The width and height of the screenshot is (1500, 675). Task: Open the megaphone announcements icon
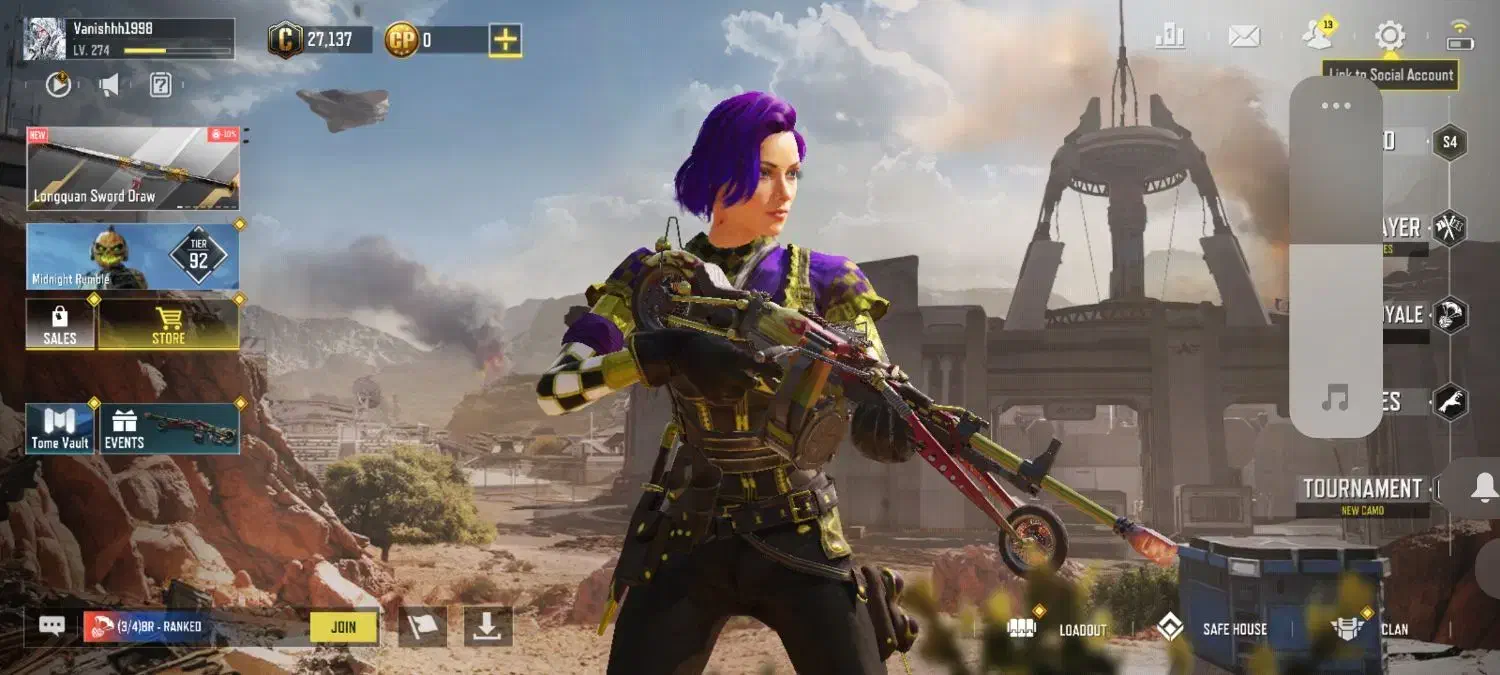[109, 86]
